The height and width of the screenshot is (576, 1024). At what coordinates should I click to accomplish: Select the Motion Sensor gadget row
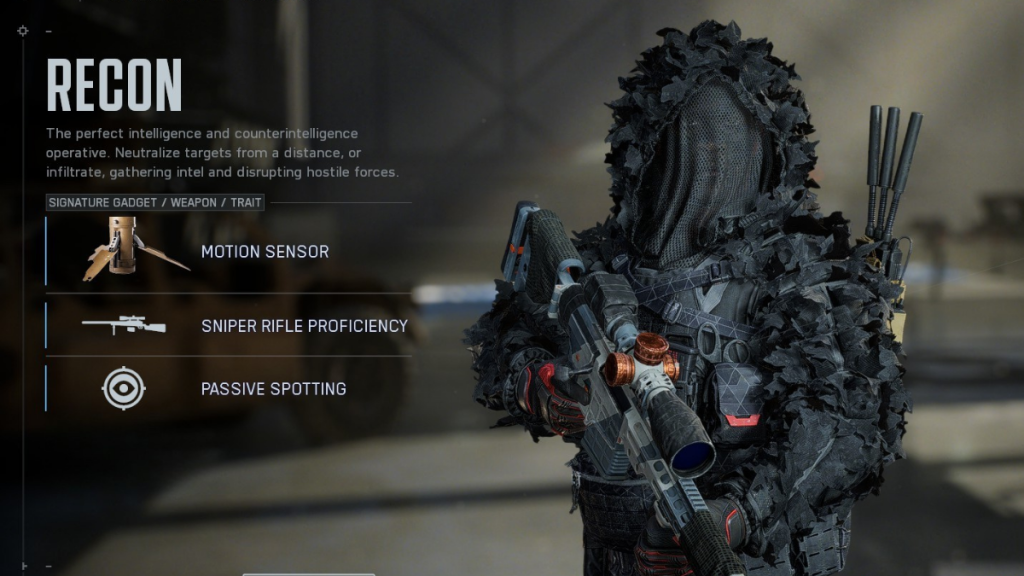(265, 252)
